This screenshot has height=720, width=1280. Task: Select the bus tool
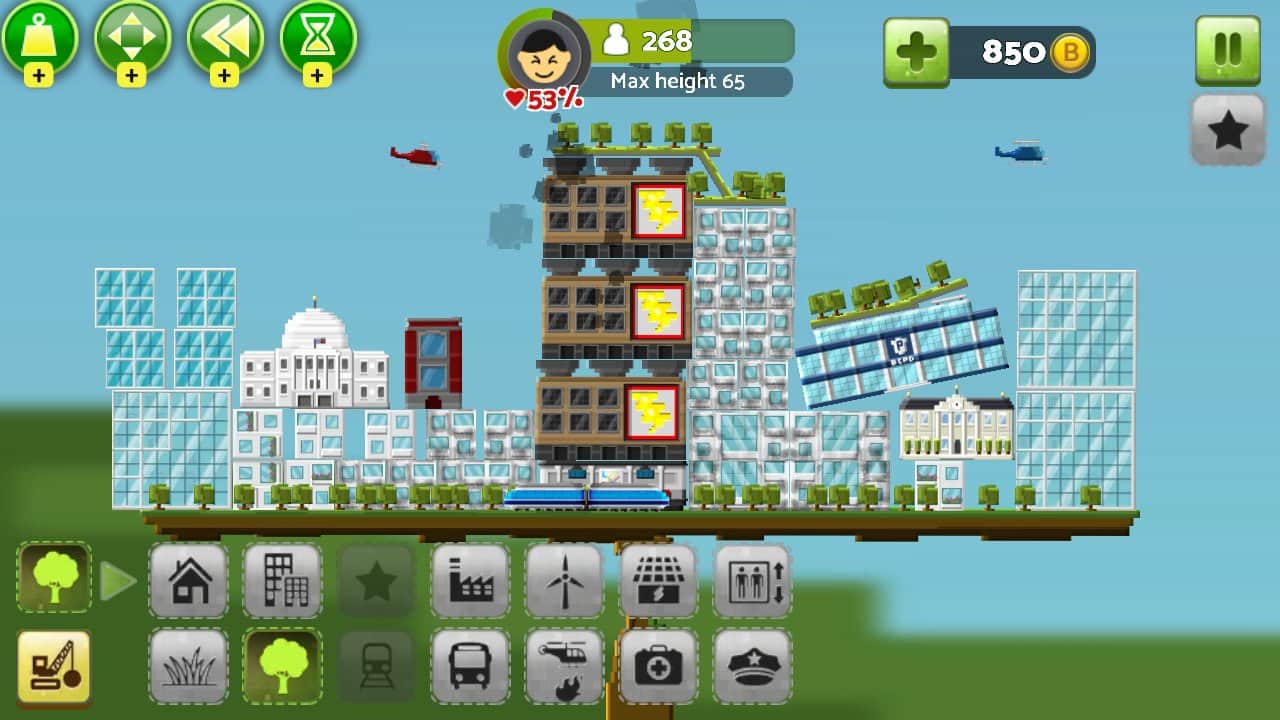[x=470, y=666]
